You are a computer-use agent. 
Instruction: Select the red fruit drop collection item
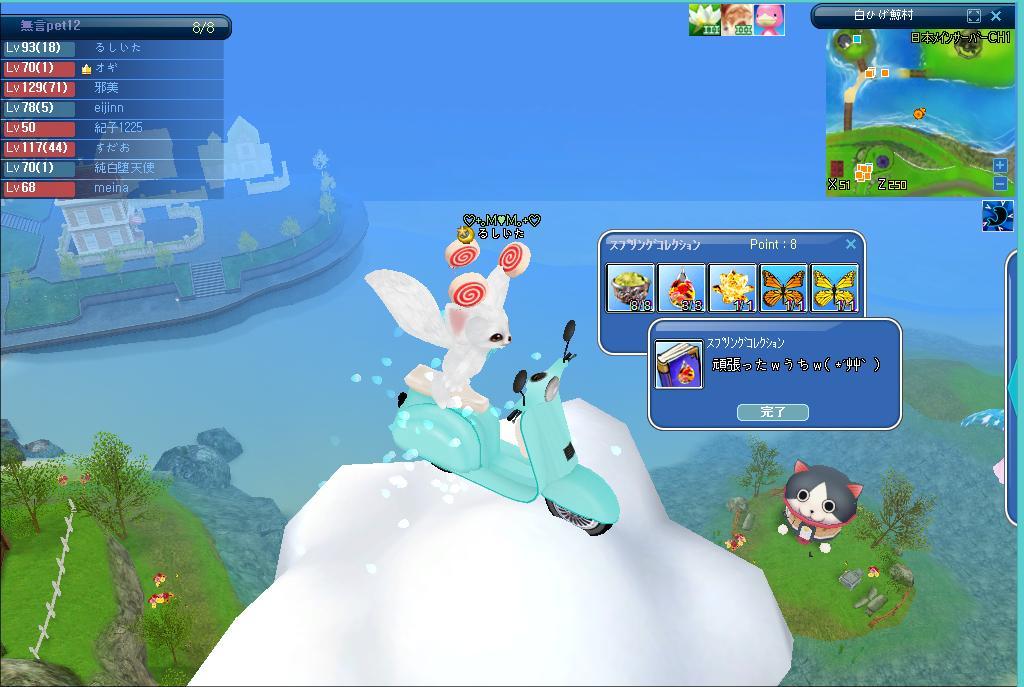pyautogui.click(x=682, y=288)
